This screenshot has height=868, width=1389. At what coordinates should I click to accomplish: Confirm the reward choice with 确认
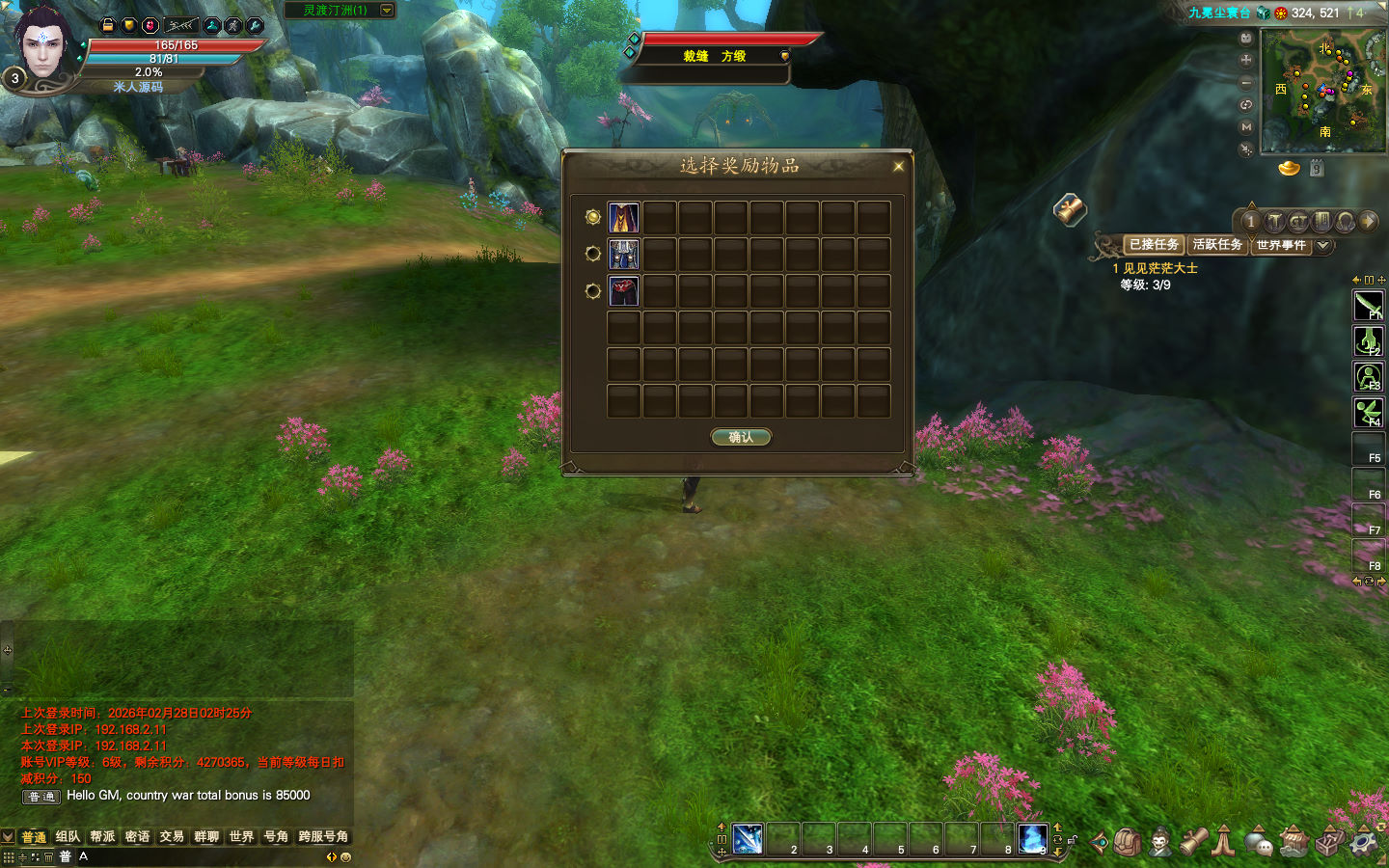pyautogui.click(x=741, y=437)
